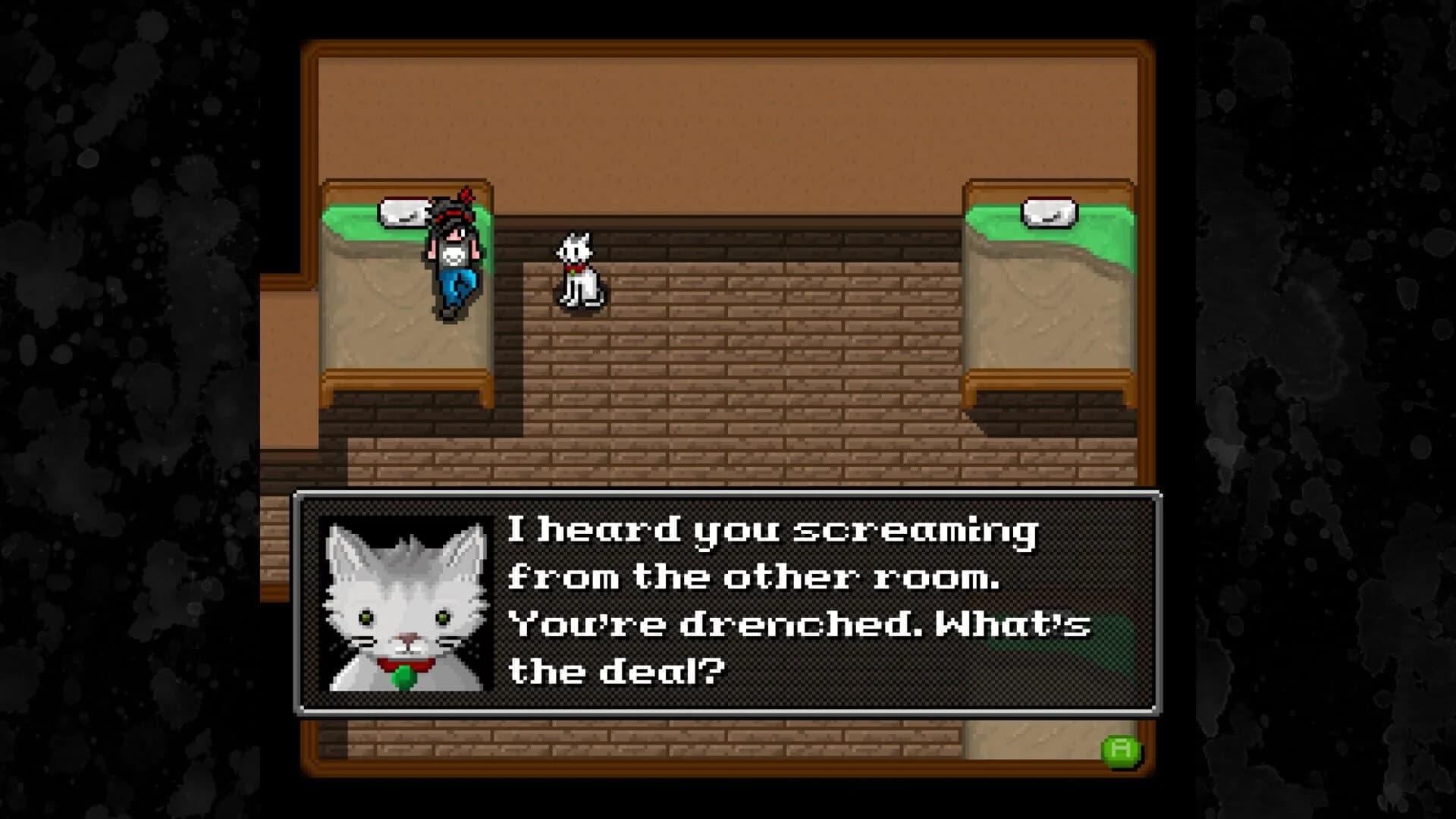Click the white cat's red collar sprite
Viewport: 1456px width, 819px height.
[x=574, y=269]
